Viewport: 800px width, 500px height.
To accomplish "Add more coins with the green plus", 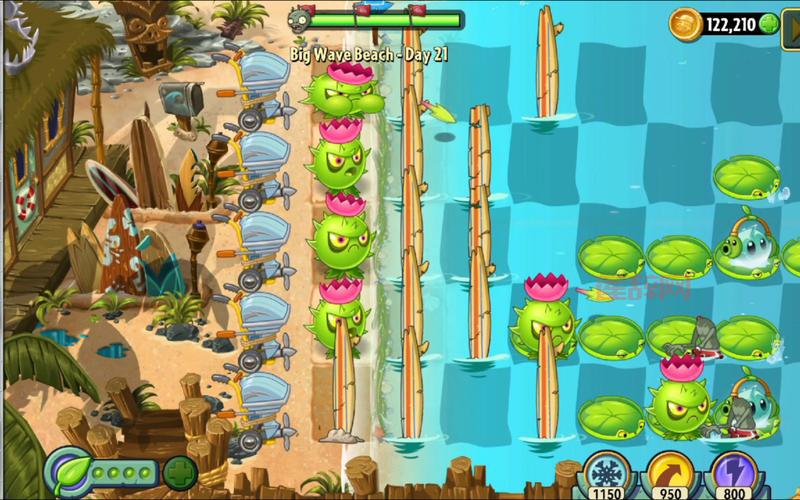I will (x=769, y=23).
